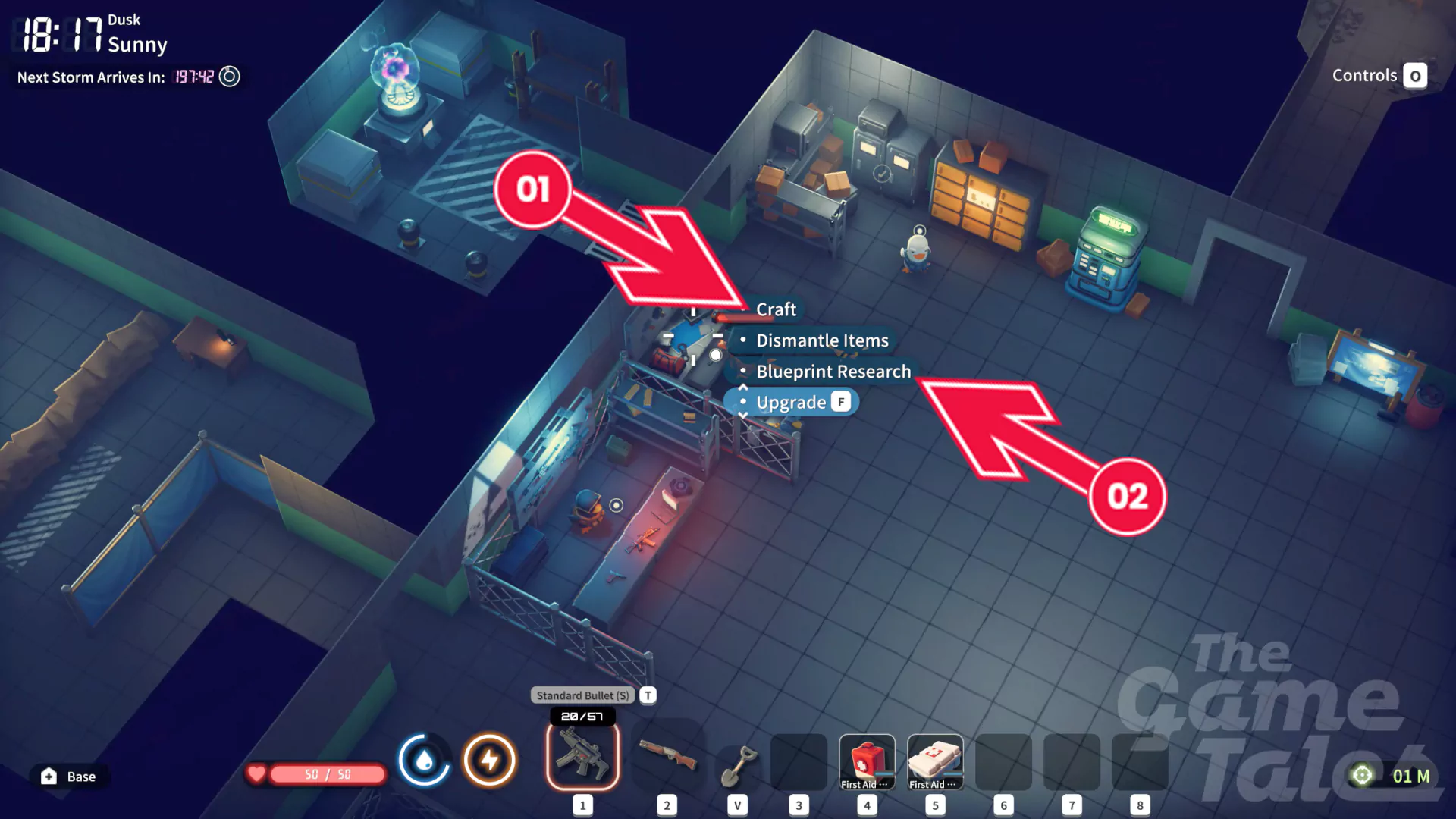The height and width of the screenshot is (819, 1456).
Task: Select the submachine gun hotbar slot
Action: coord(582,755)
